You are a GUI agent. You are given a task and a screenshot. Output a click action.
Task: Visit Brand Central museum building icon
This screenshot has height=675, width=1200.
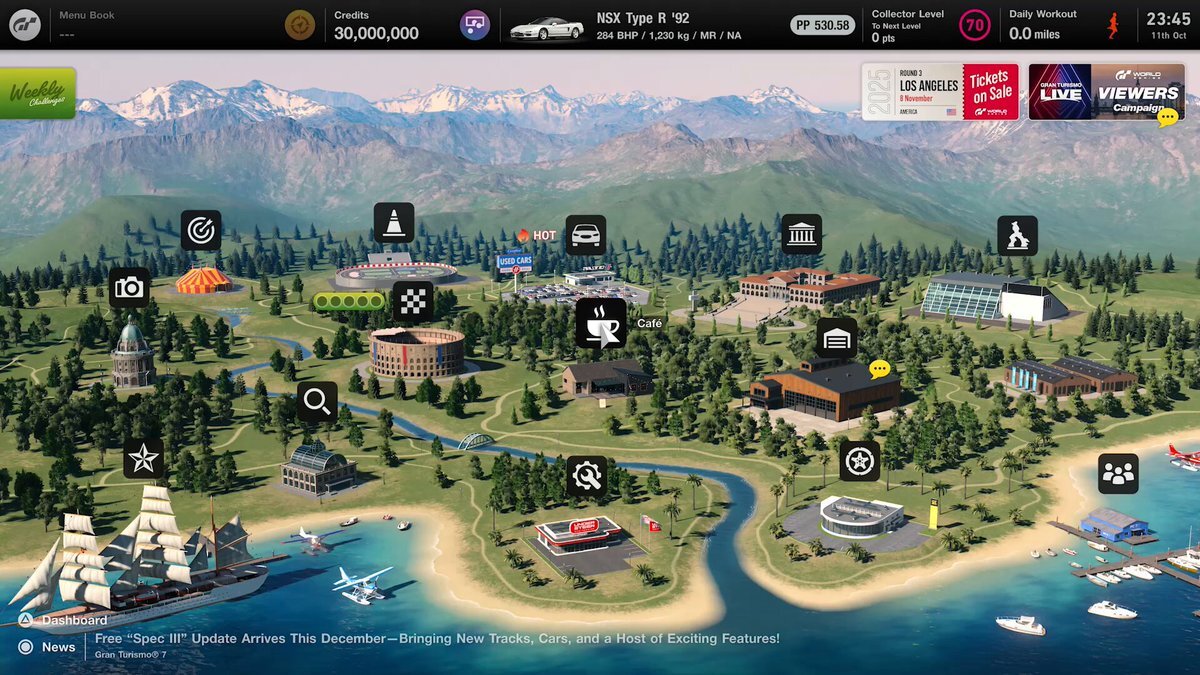pos(801,234)
